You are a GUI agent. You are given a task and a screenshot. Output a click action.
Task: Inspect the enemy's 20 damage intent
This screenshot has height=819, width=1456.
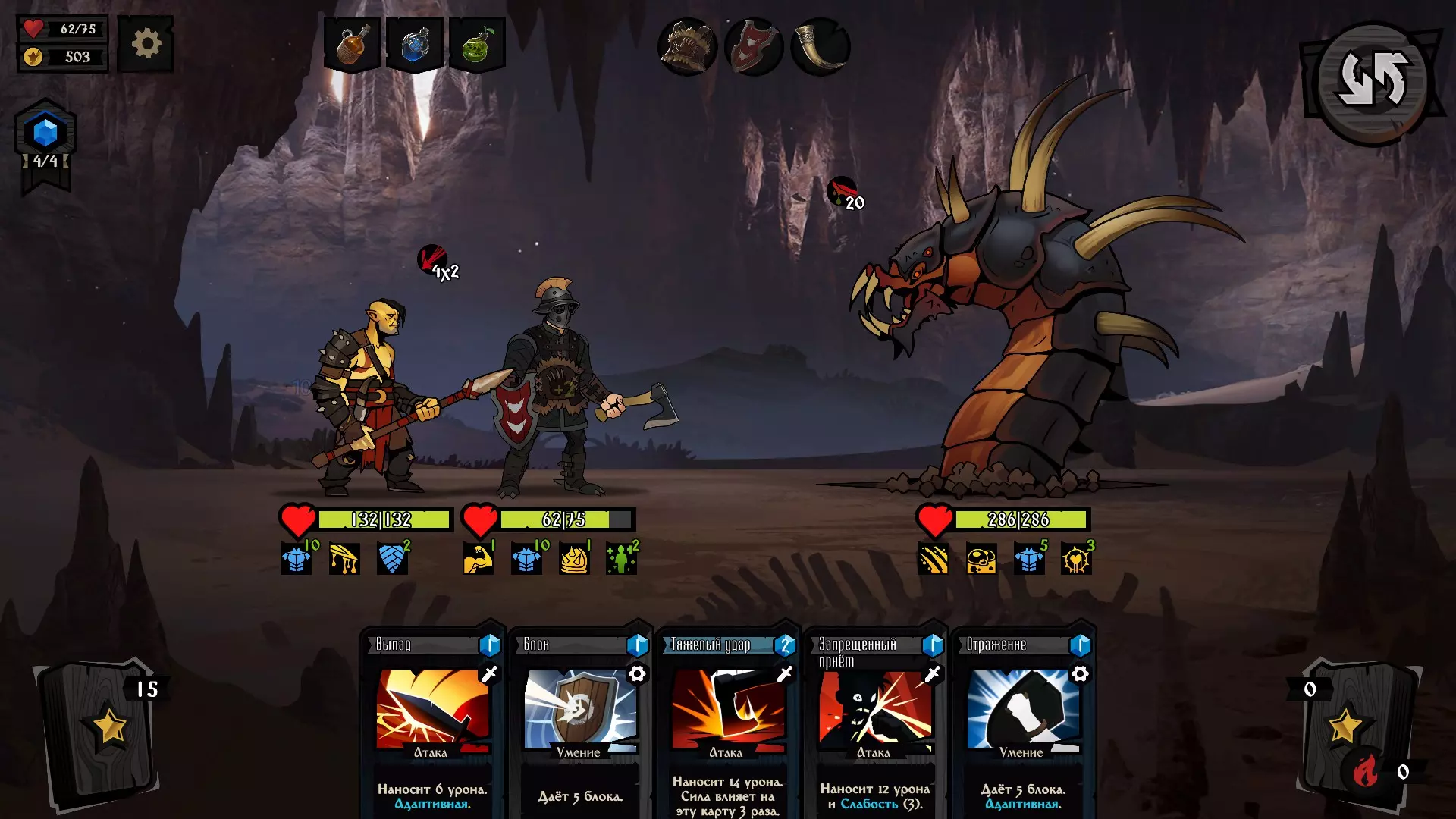844,193
